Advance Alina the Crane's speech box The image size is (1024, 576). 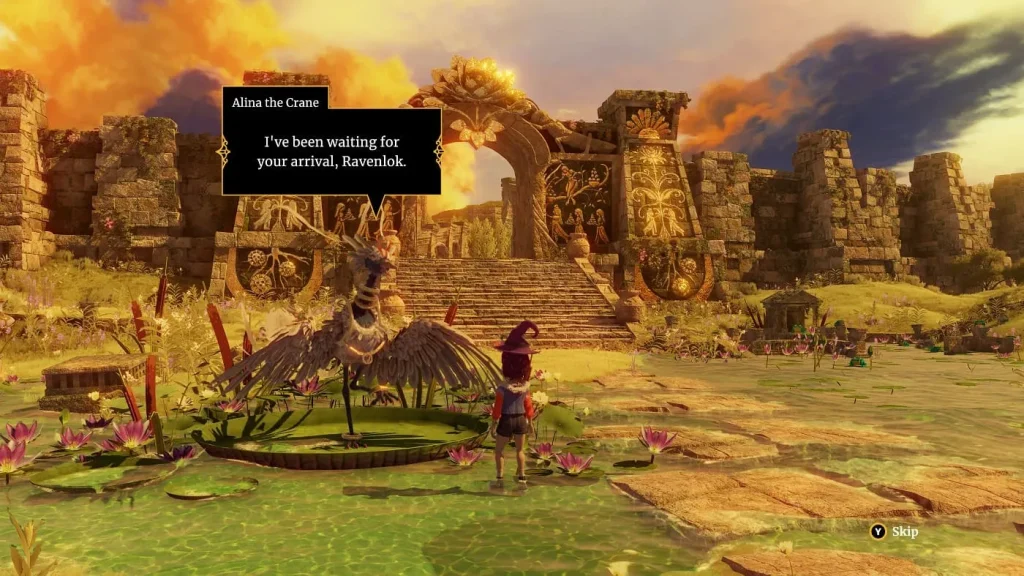(331, 151)
